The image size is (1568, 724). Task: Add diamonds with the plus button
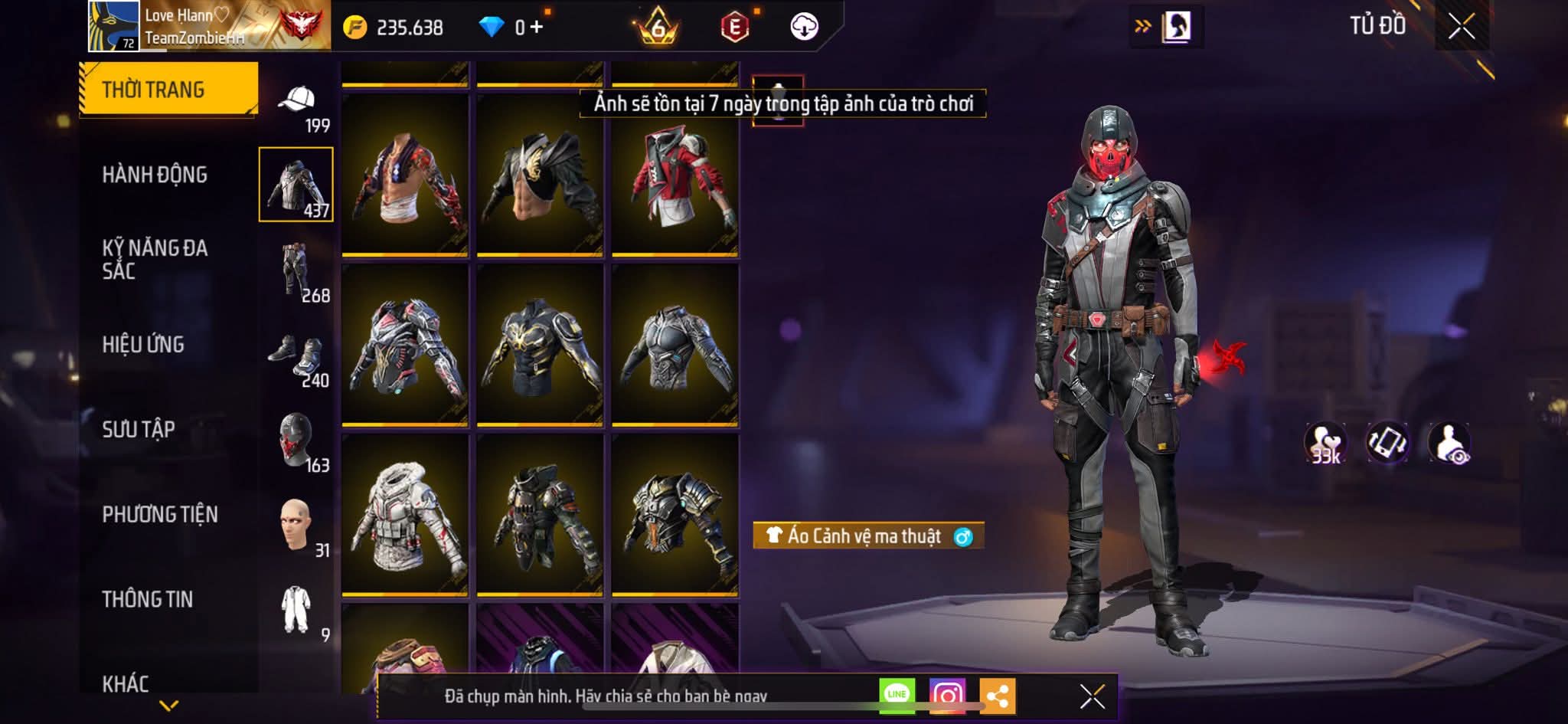coord(537,28)
